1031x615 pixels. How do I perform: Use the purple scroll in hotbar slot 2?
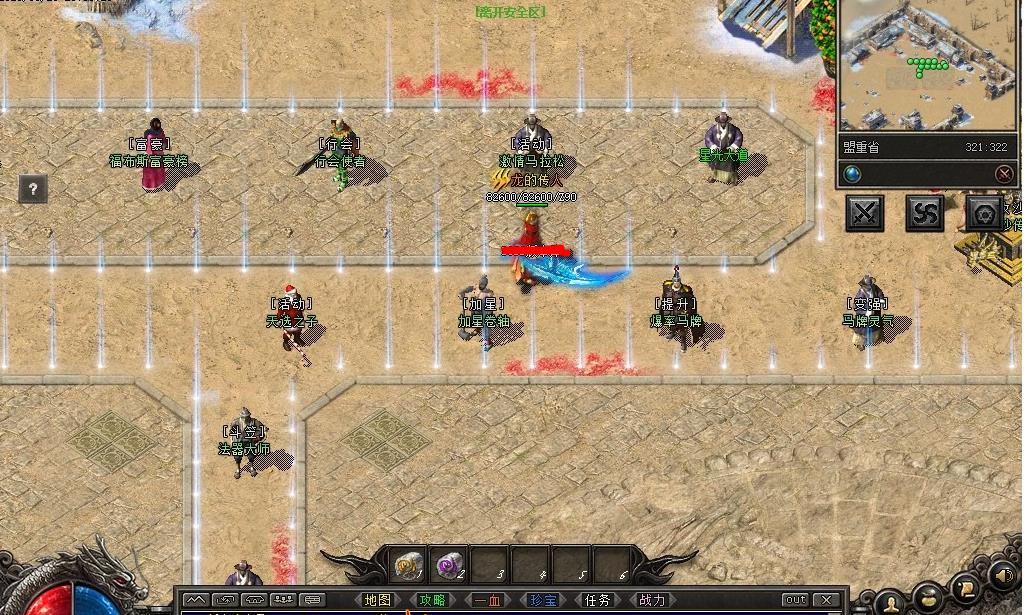tap(449, 565)
